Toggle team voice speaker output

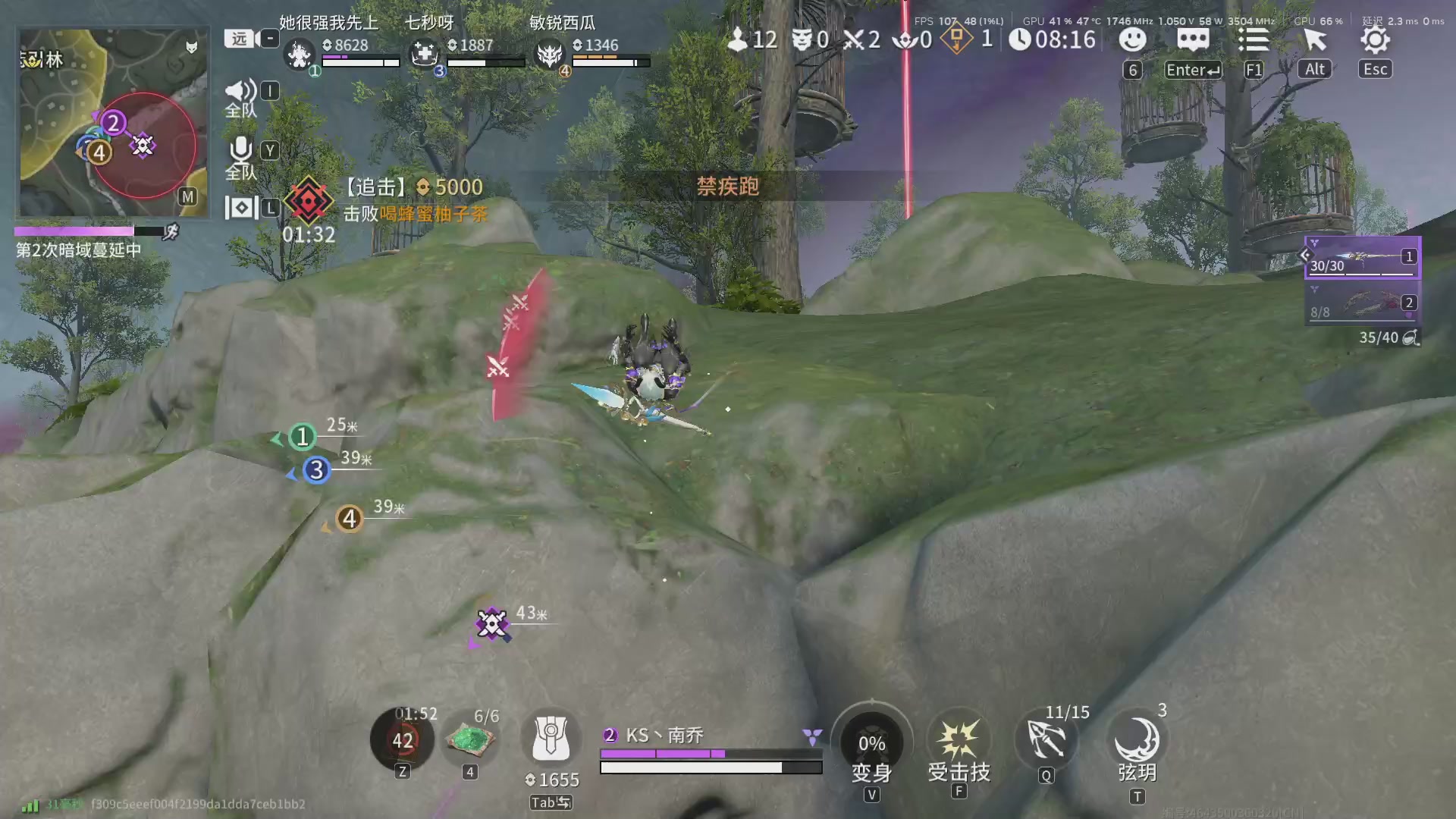(x=240, y=91)
